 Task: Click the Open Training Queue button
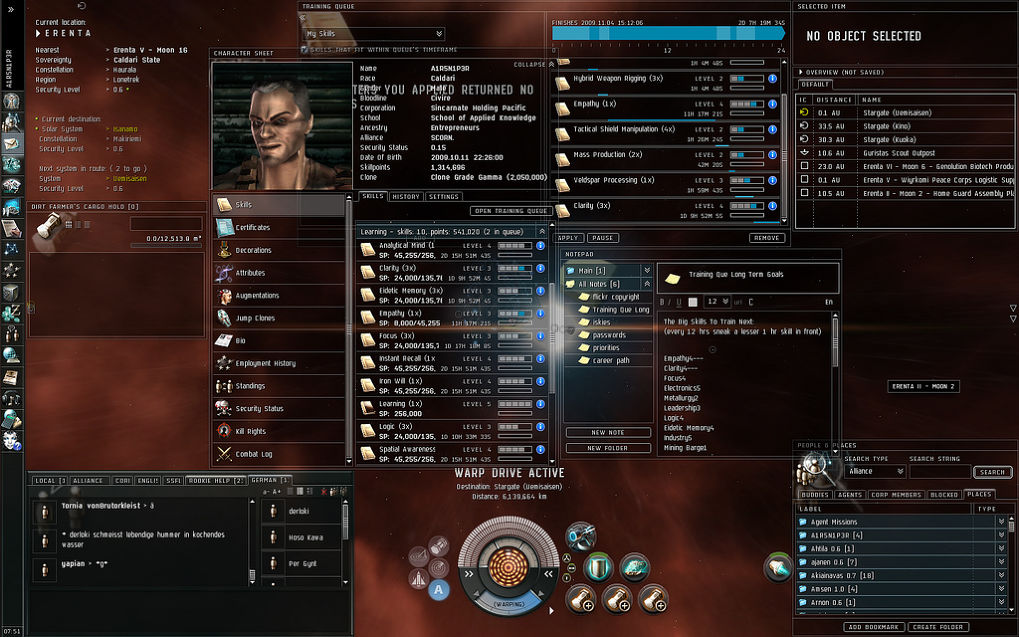pyautogui.click(x=510, y=211)
